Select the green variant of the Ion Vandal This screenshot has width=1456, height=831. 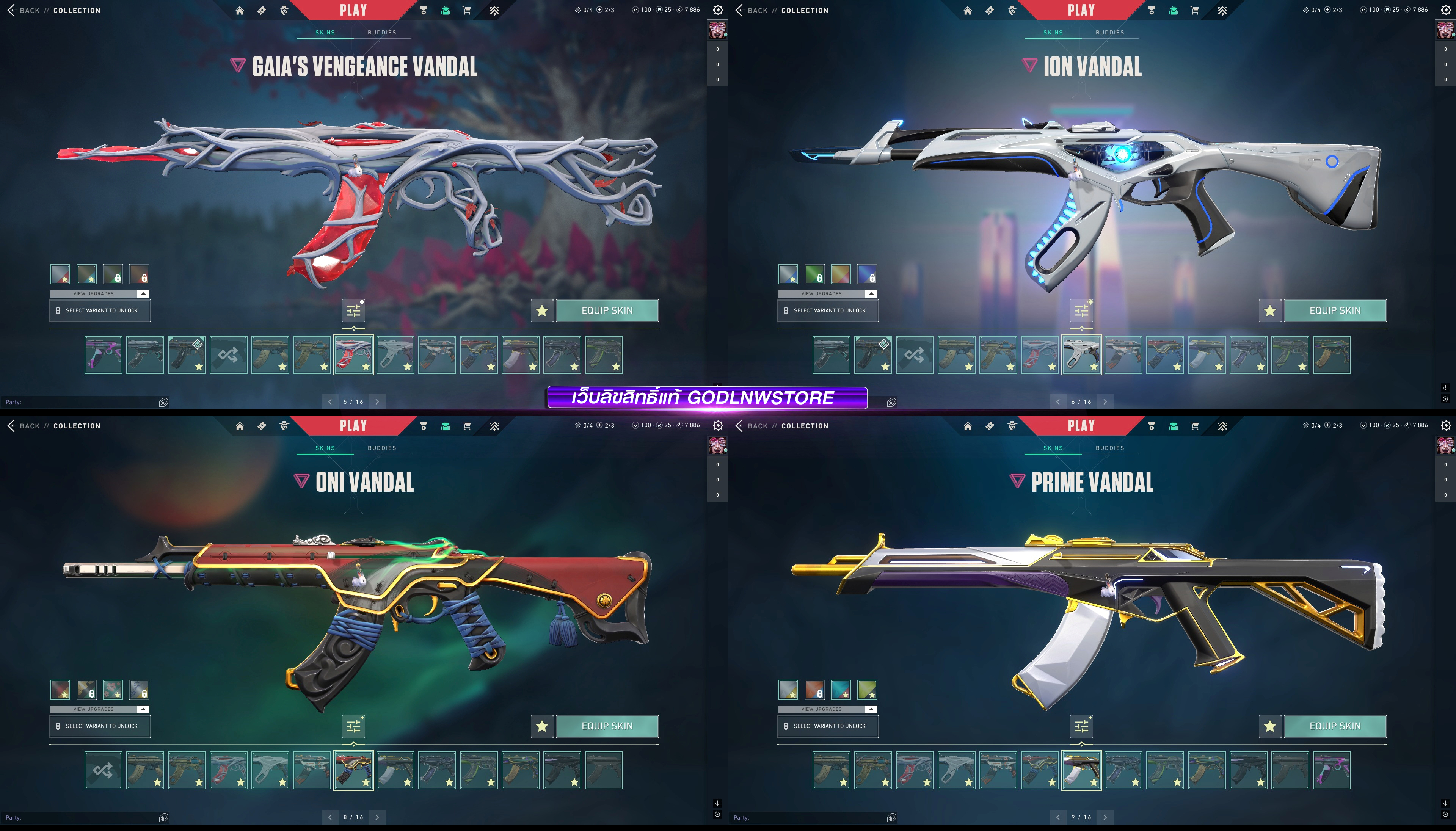814,274
